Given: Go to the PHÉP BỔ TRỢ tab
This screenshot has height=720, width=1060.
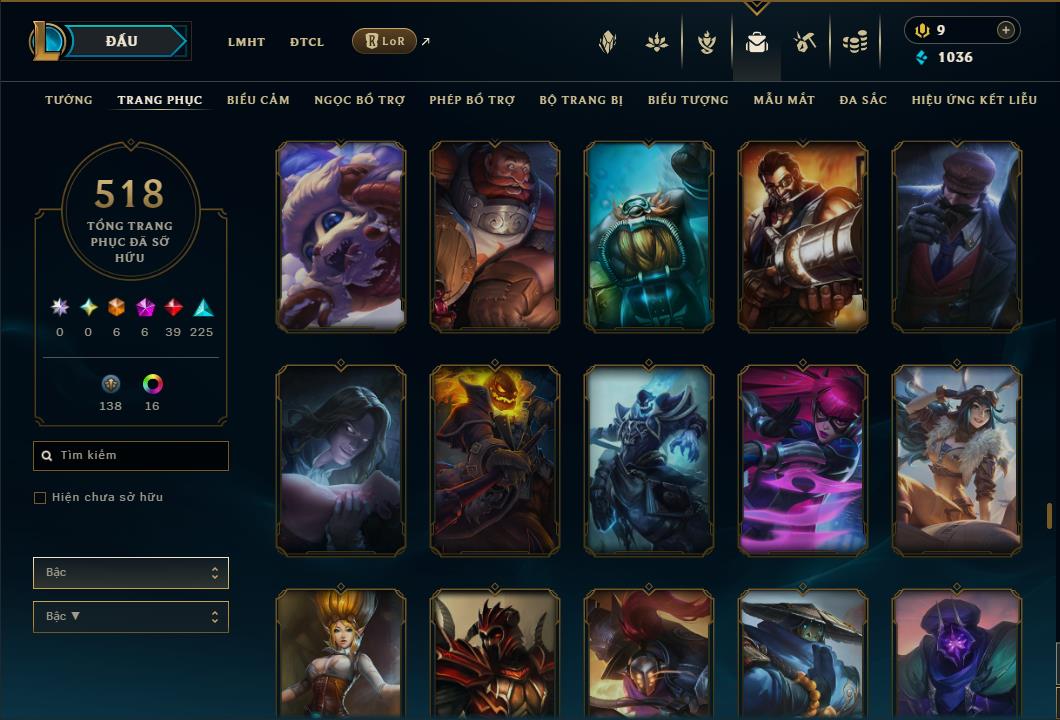Looking at the screenshot, I should 472,100.
